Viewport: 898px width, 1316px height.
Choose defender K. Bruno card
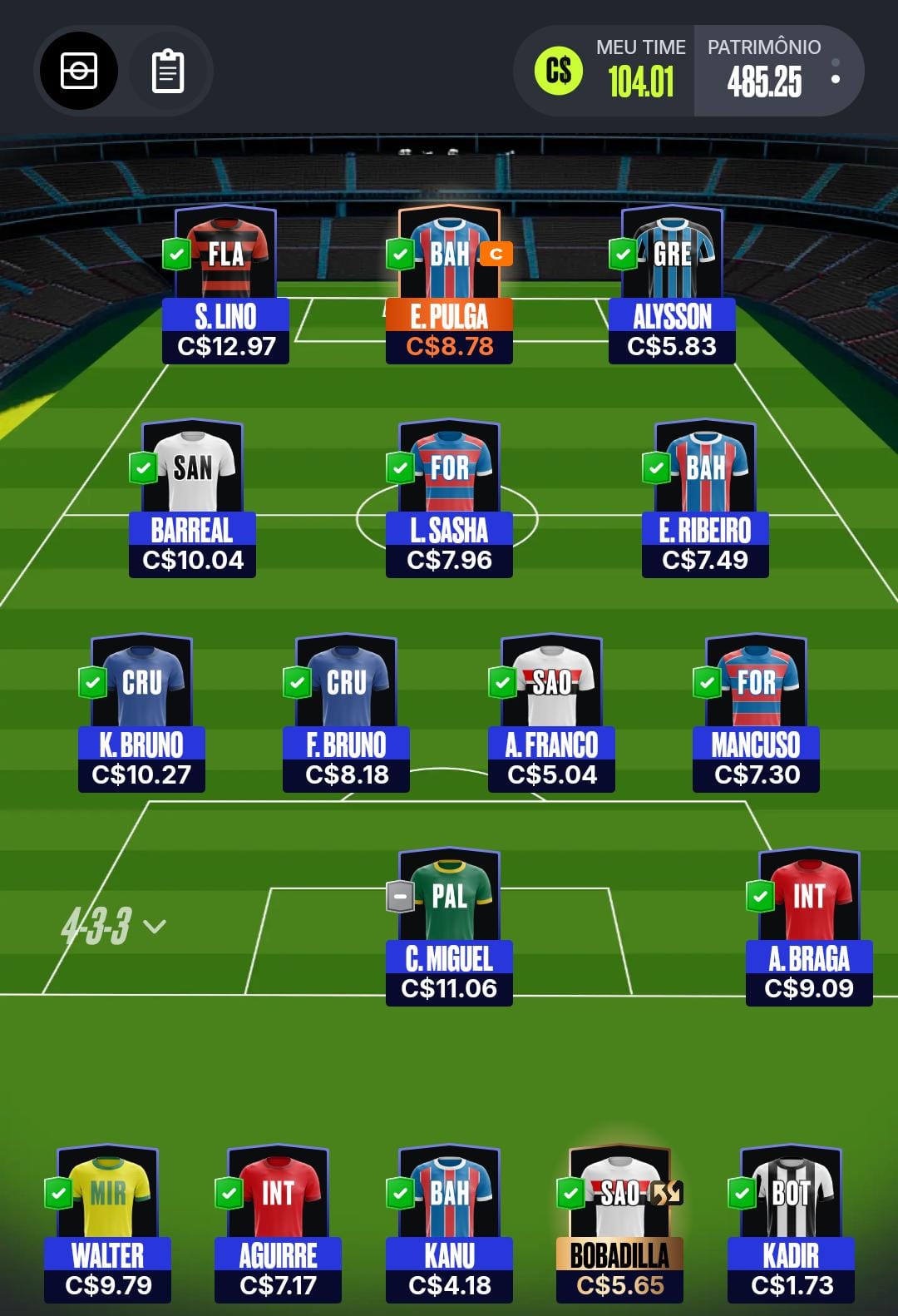coord(141,714)
